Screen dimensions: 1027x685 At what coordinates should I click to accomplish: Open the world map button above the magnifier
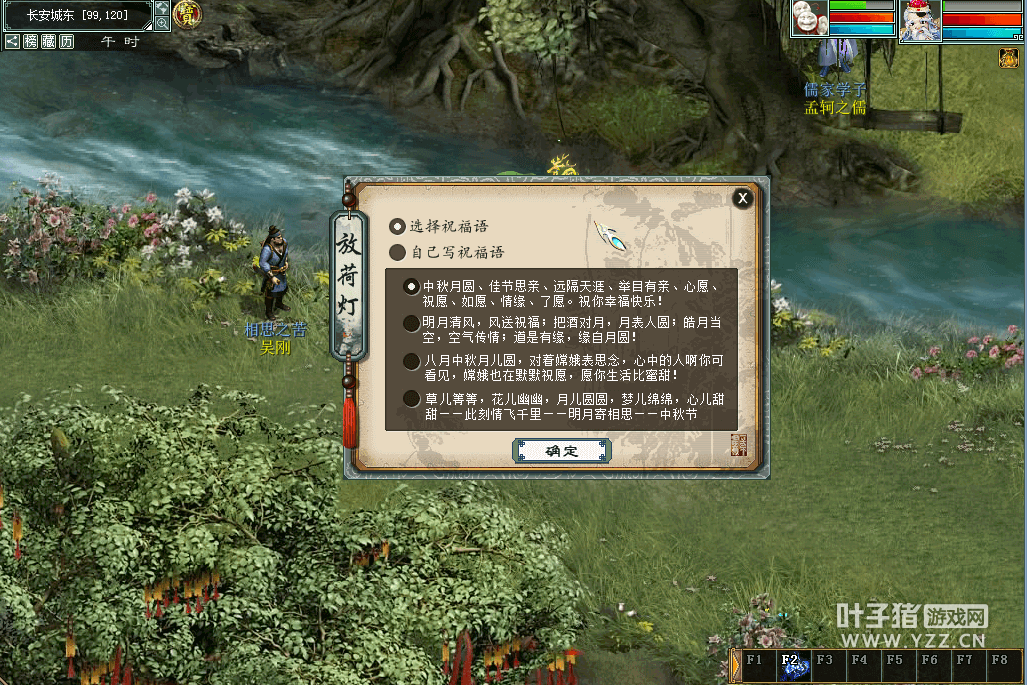162,8
